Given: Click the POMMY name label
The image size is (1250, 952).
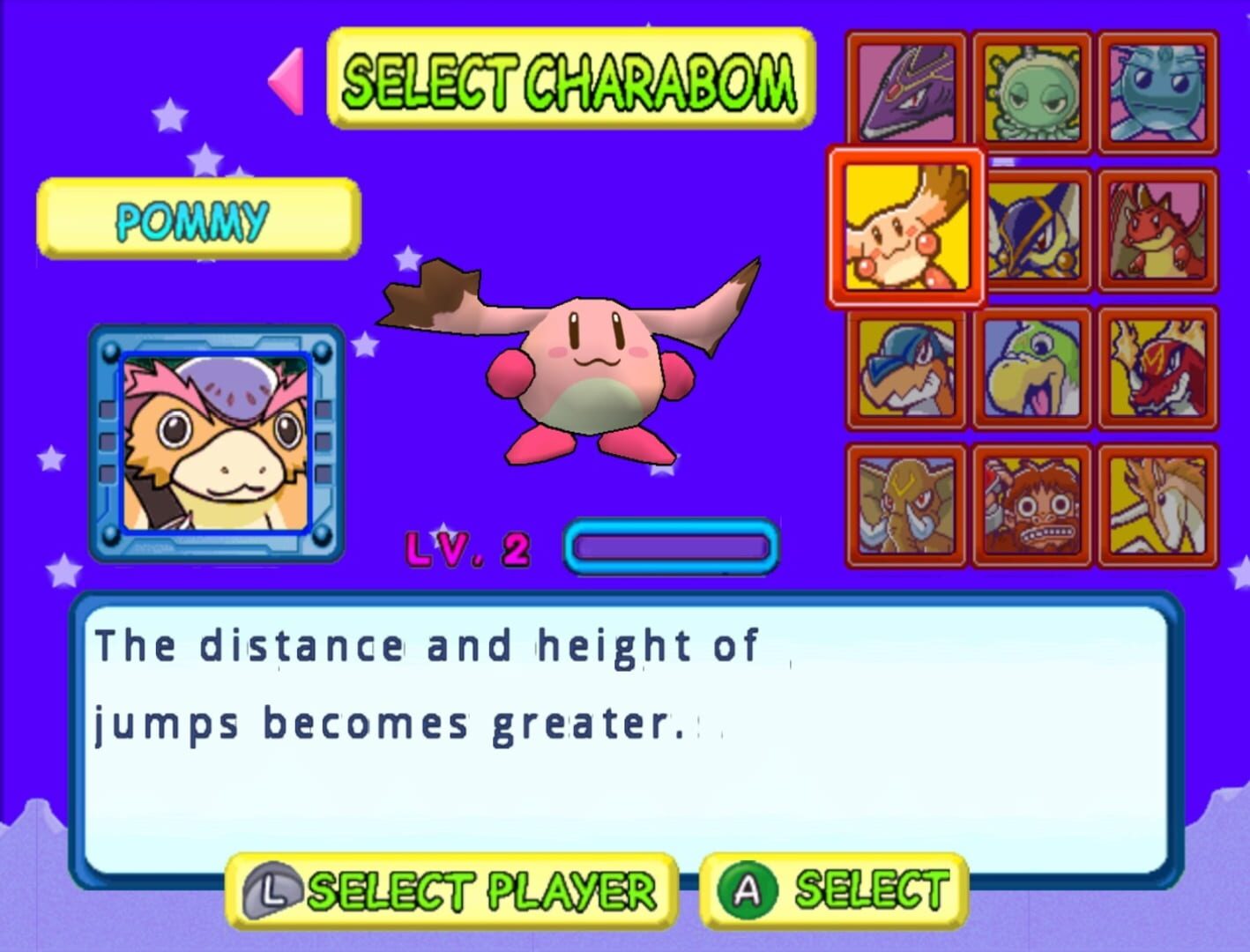Looking at the screenshot, I should pyautogui.click(x=196, y=219).
